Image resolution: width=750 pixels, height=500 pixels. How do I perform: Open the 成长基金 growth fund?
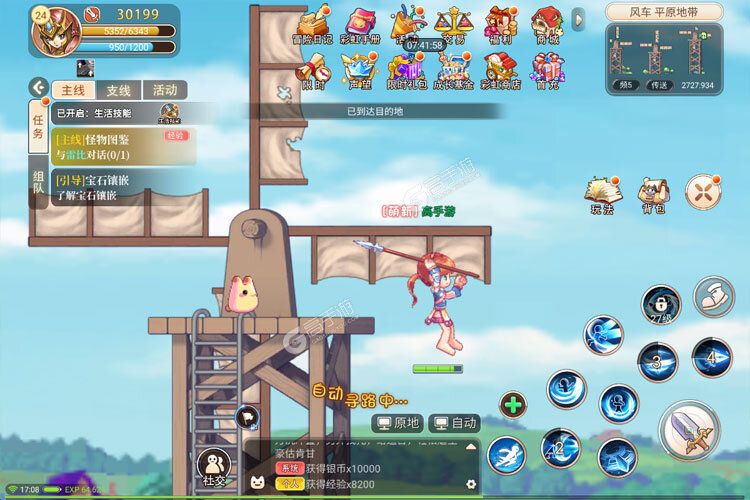pos(453,70)
